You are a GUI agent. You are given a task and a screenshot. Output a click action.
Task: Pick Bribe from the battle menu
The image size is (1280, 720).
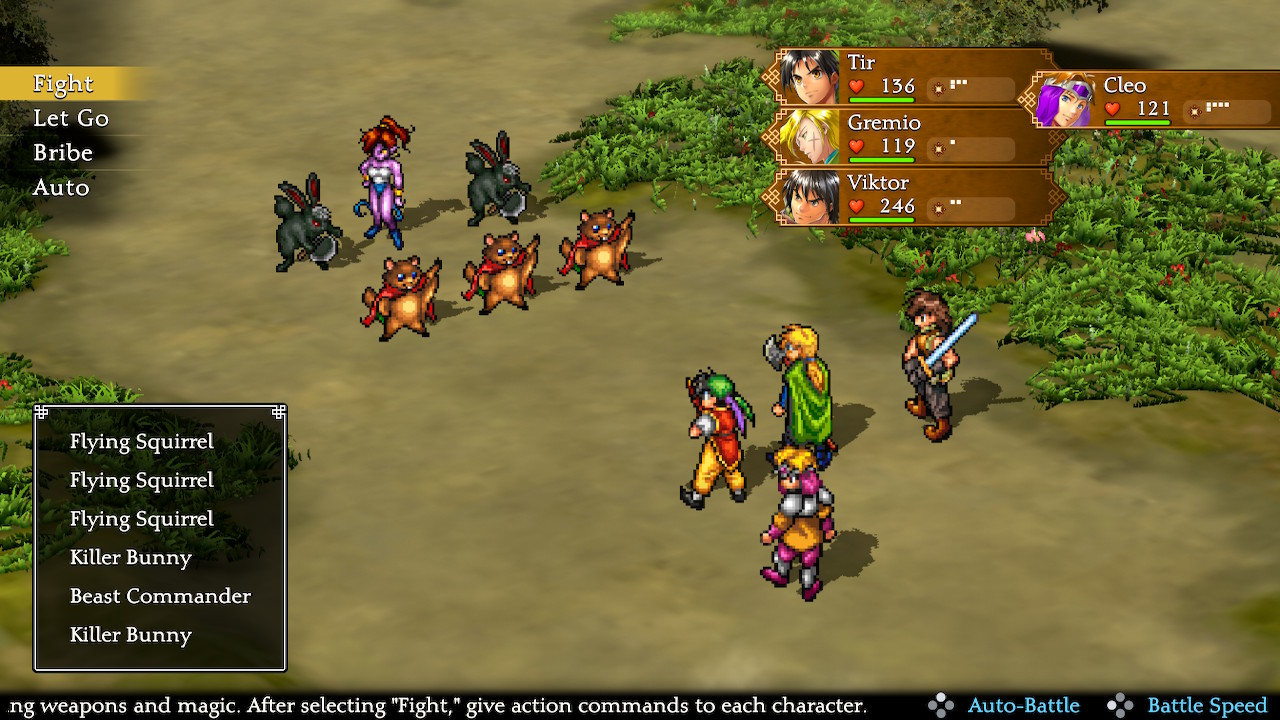click(x=62, y=153)
